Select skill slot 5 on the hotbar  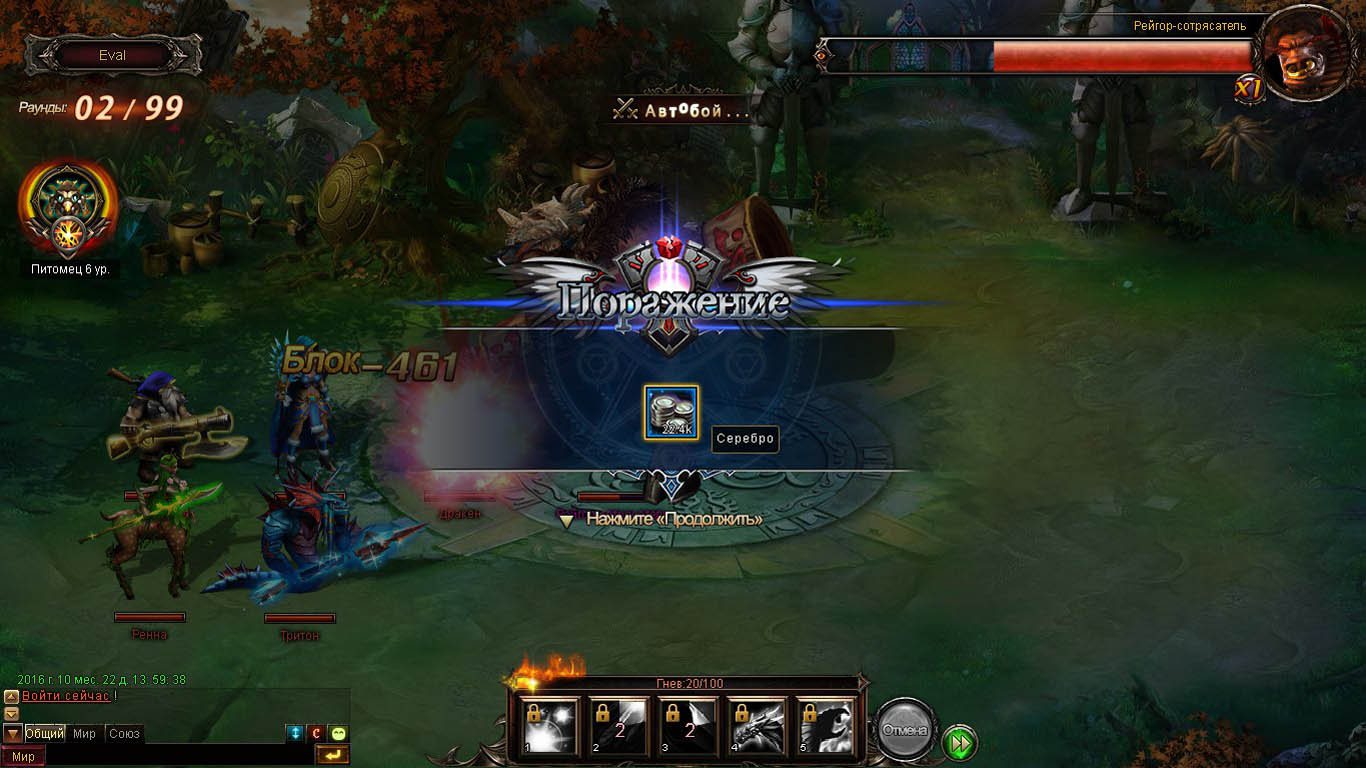pos(826,725)
